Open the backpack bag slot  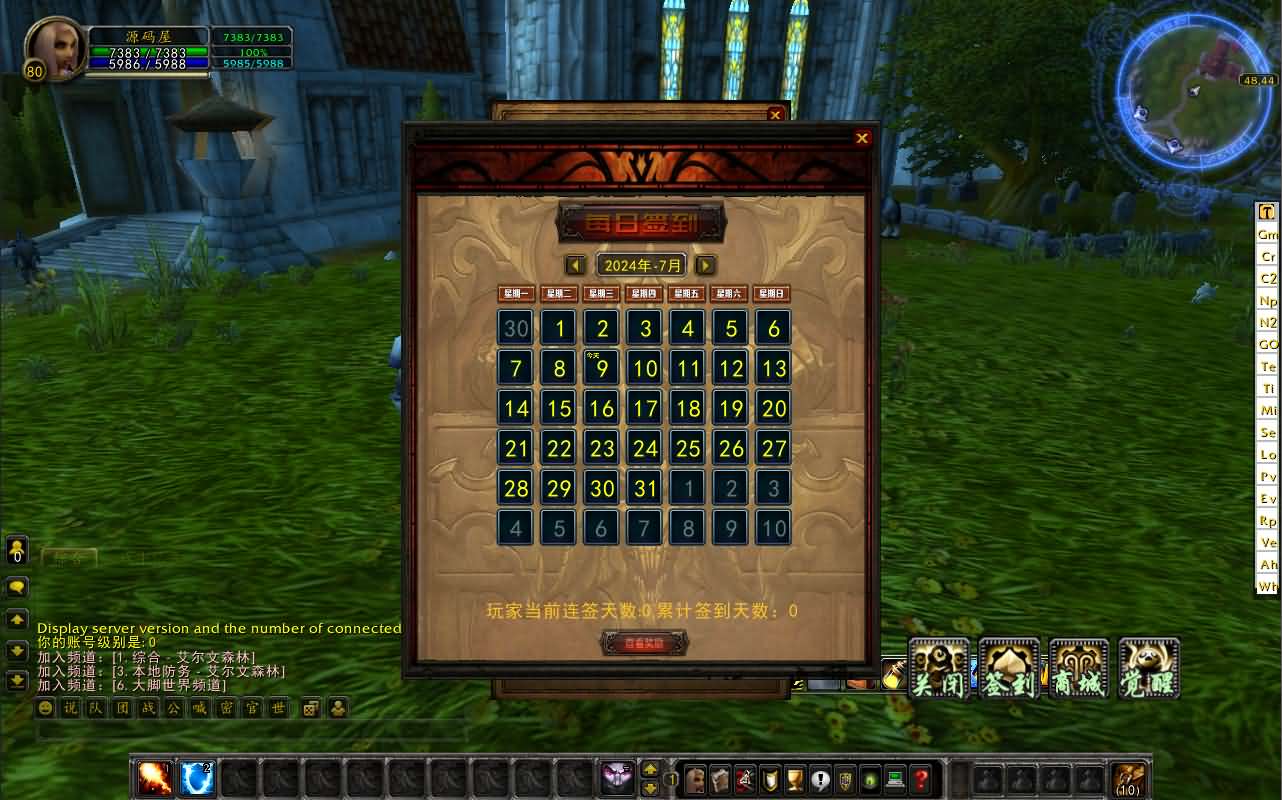pyautogui.click(x=1129, y=779)
